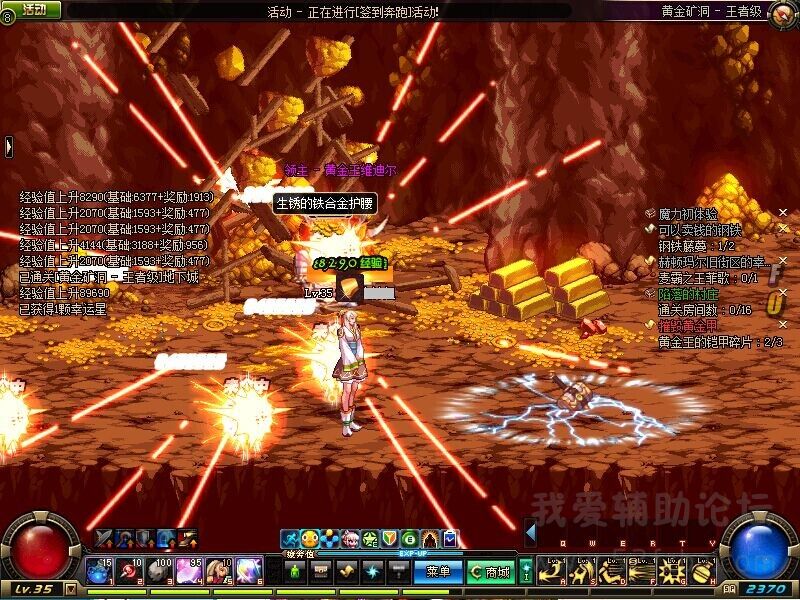The height and width of the screenshot is (600, 800).
Task: Collapse the skill bar with blue arrow
Action: (531, 532)
